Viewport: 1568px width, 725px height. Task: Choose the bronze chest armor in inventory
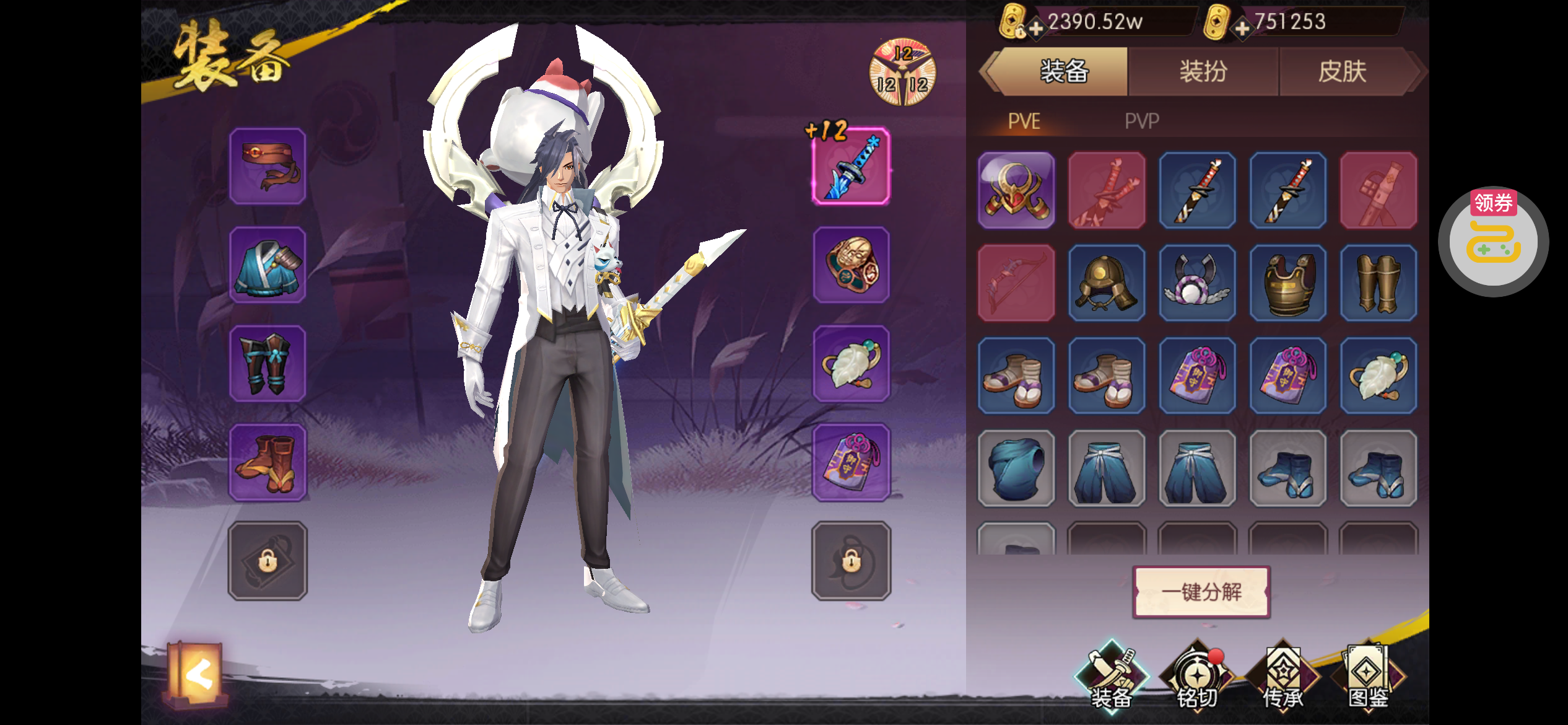(x=1288, y=283)
